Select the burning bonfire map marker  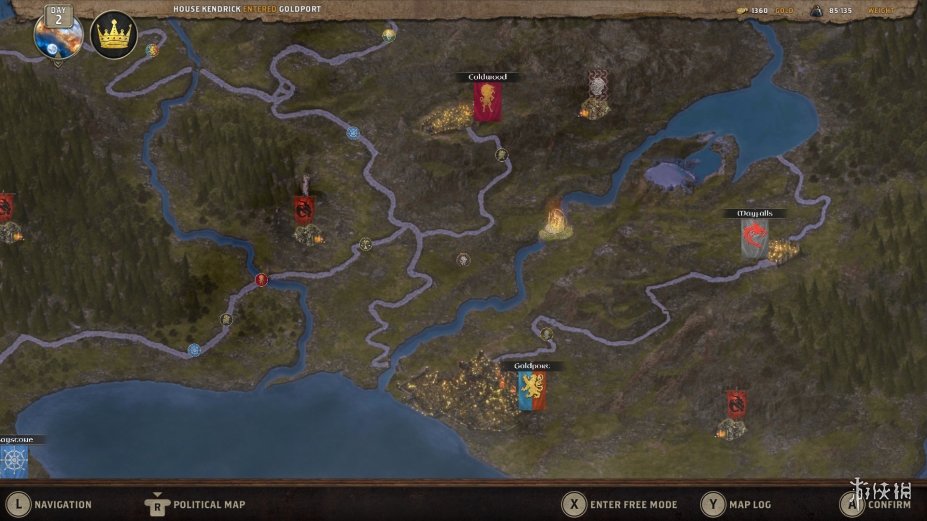pos(554,217)
